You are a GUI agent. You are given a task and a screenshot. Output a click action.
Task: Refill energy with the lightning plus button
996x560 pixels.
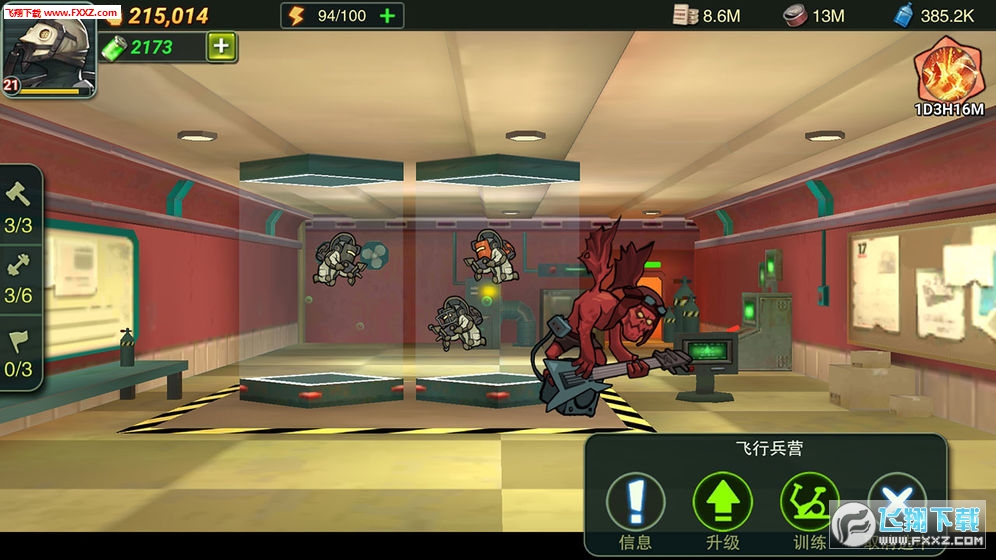[388, 15]
